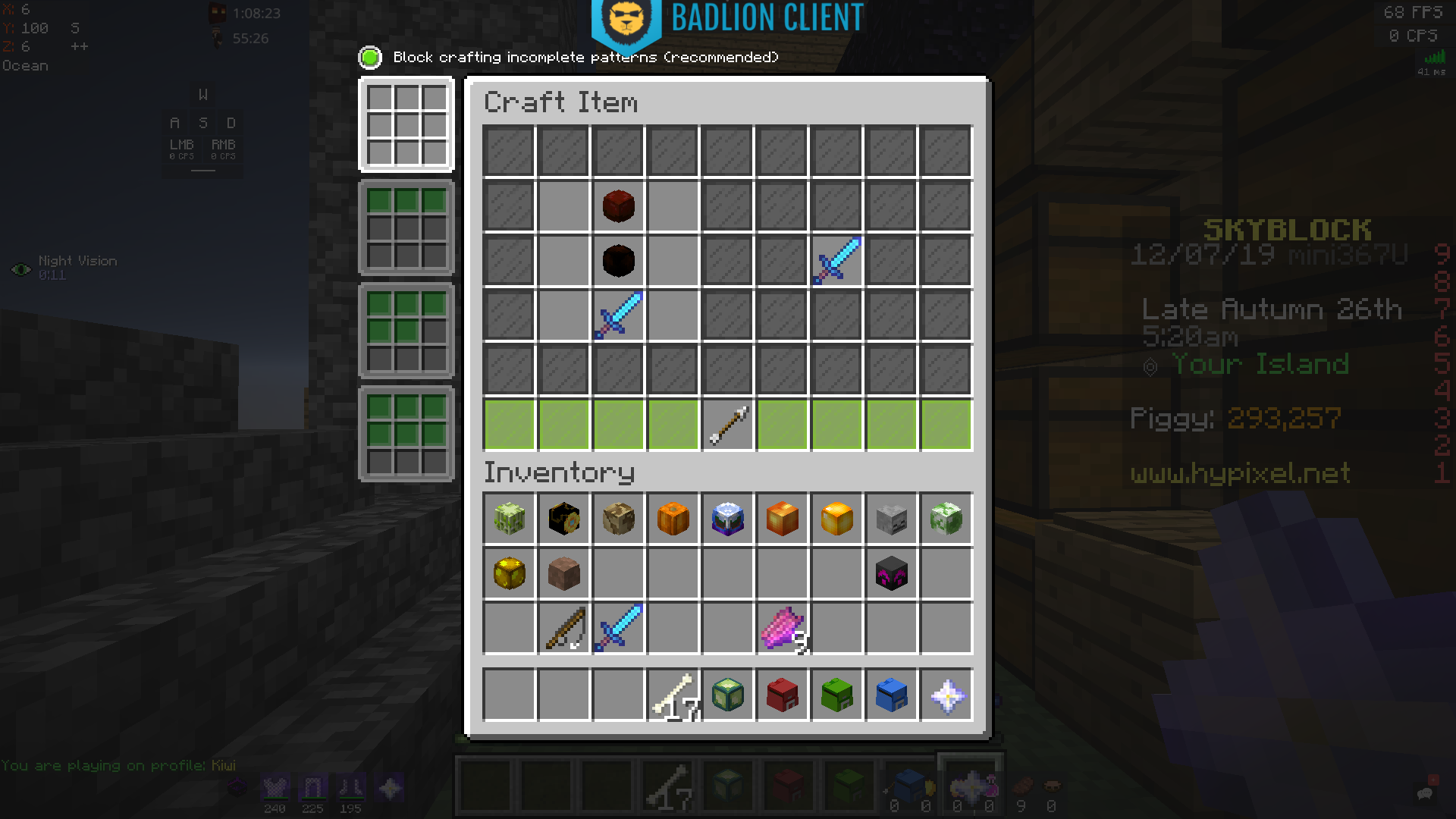
Task: Pick up the fishing rod item
Action: point(563,629)
